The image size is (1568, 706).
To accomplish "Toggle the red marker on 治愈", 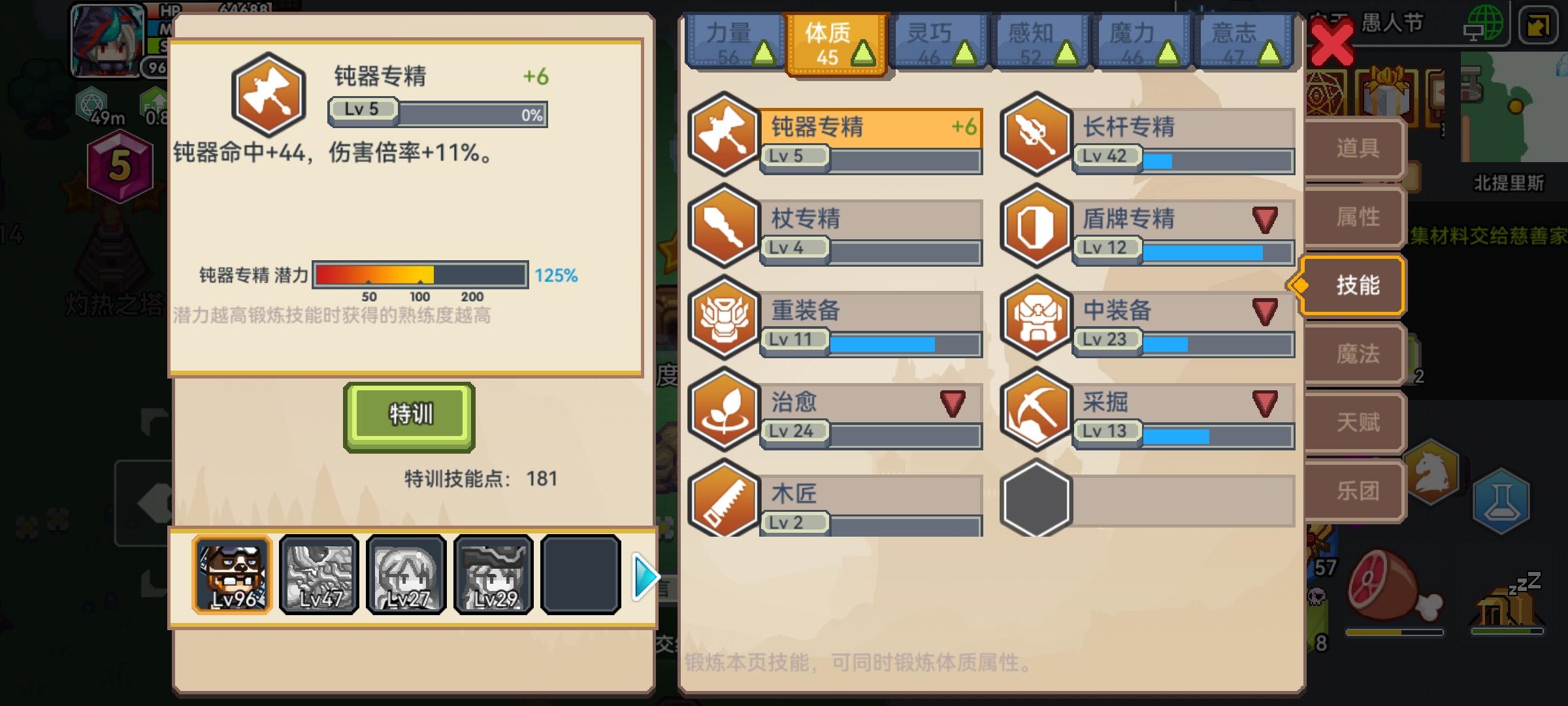I will tap(953, 404).
